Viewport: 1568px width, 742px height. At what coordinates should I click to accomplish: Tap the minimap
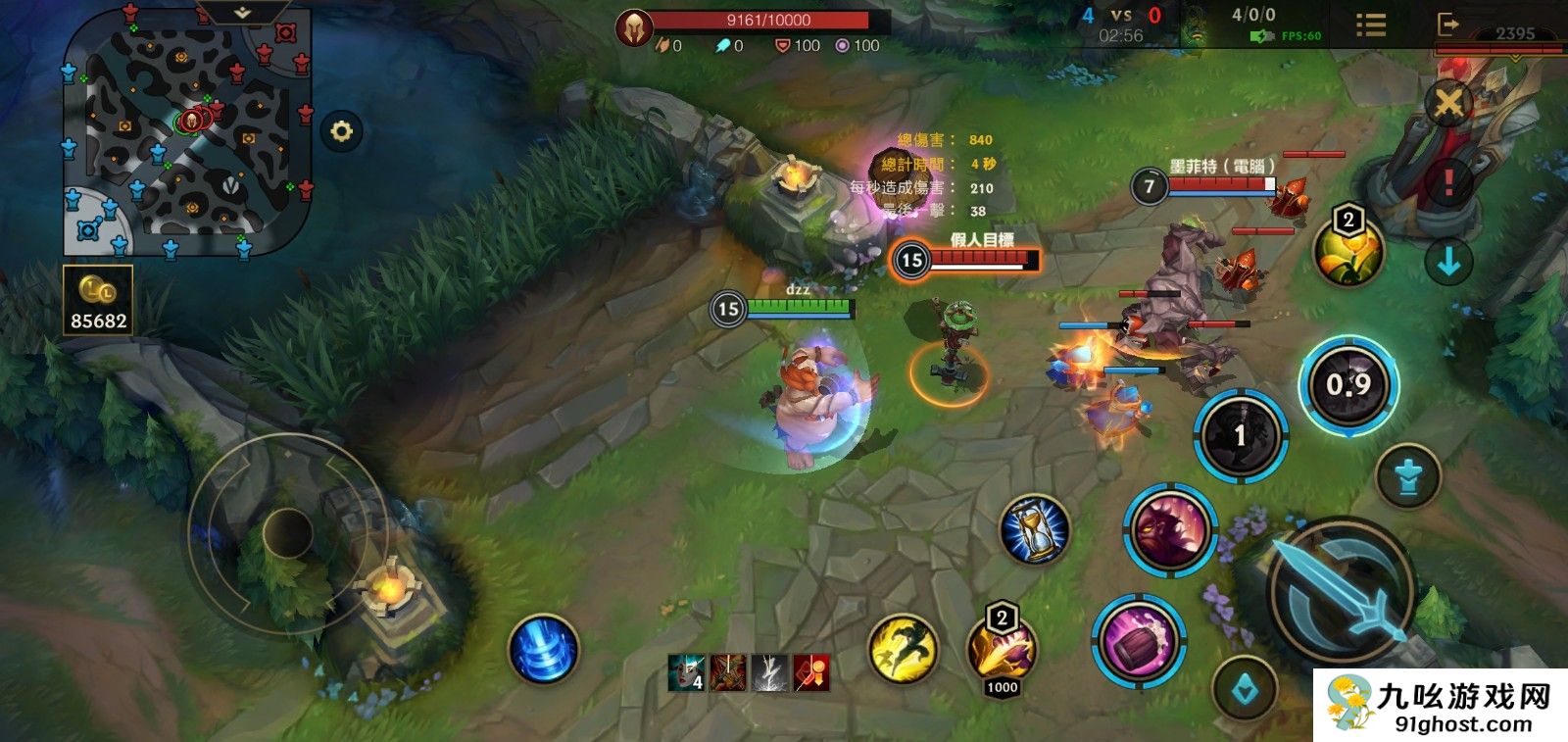click(x=186, y=132)
